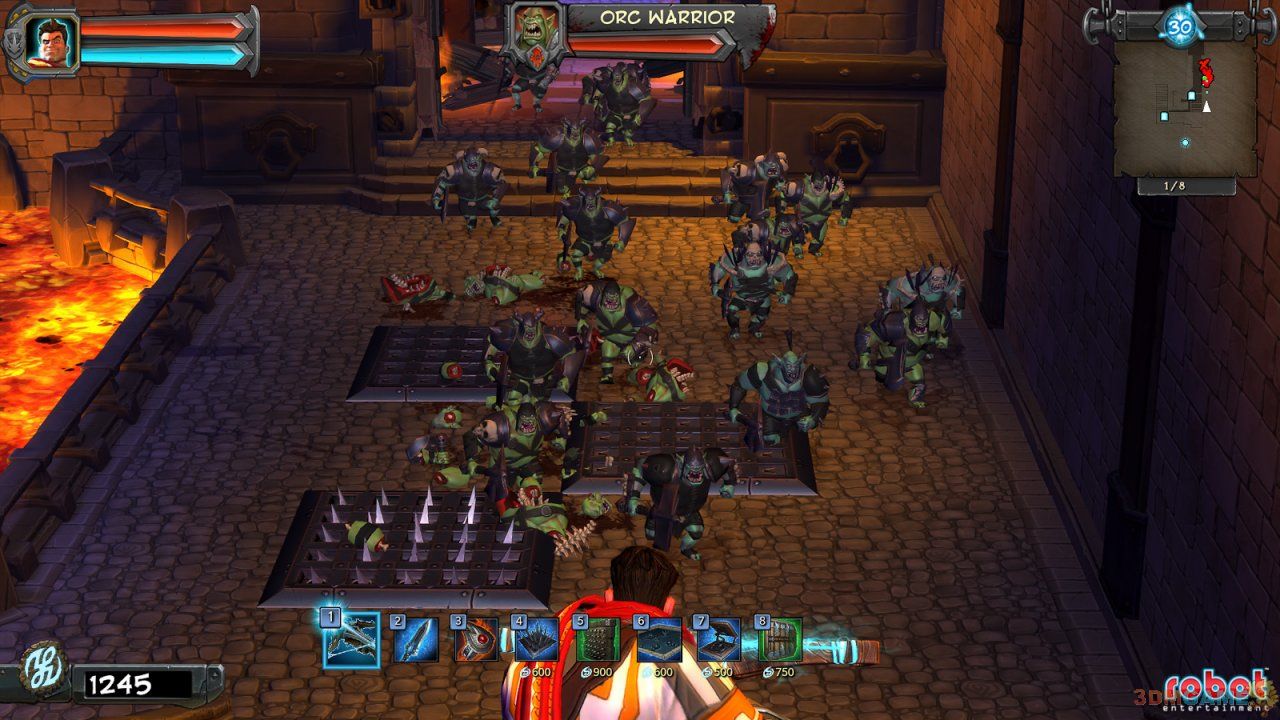
Task: Choose the red gem bracer in slot 3
Action: [476, 641]
